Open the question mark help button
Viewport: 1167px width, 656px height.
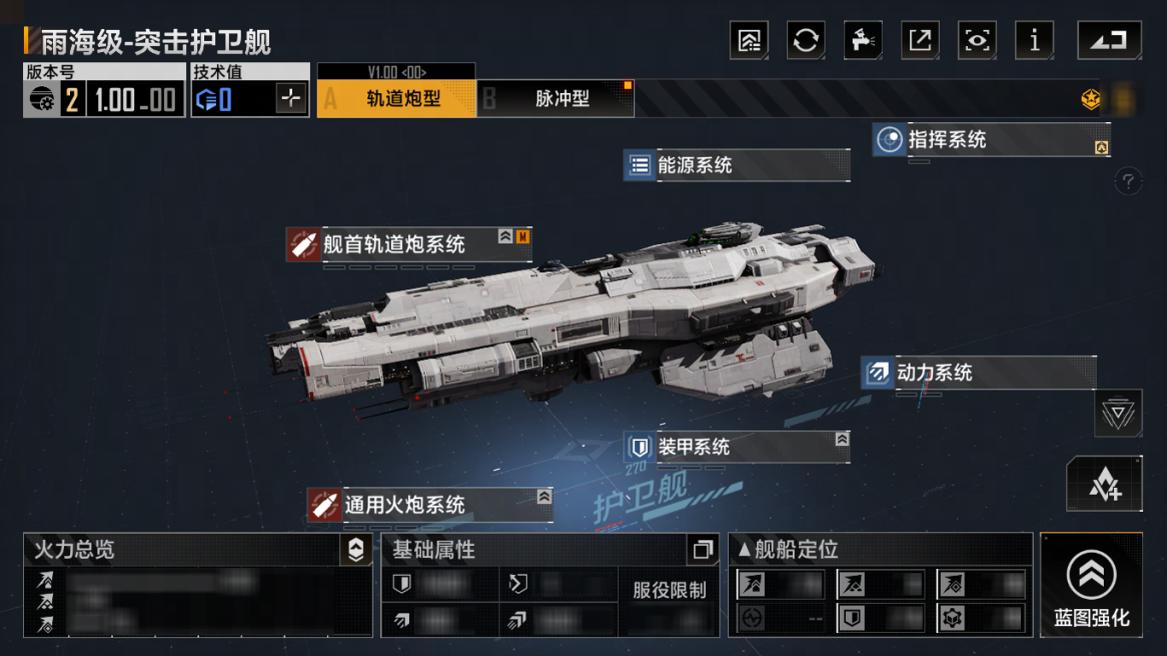point(1128,182)
